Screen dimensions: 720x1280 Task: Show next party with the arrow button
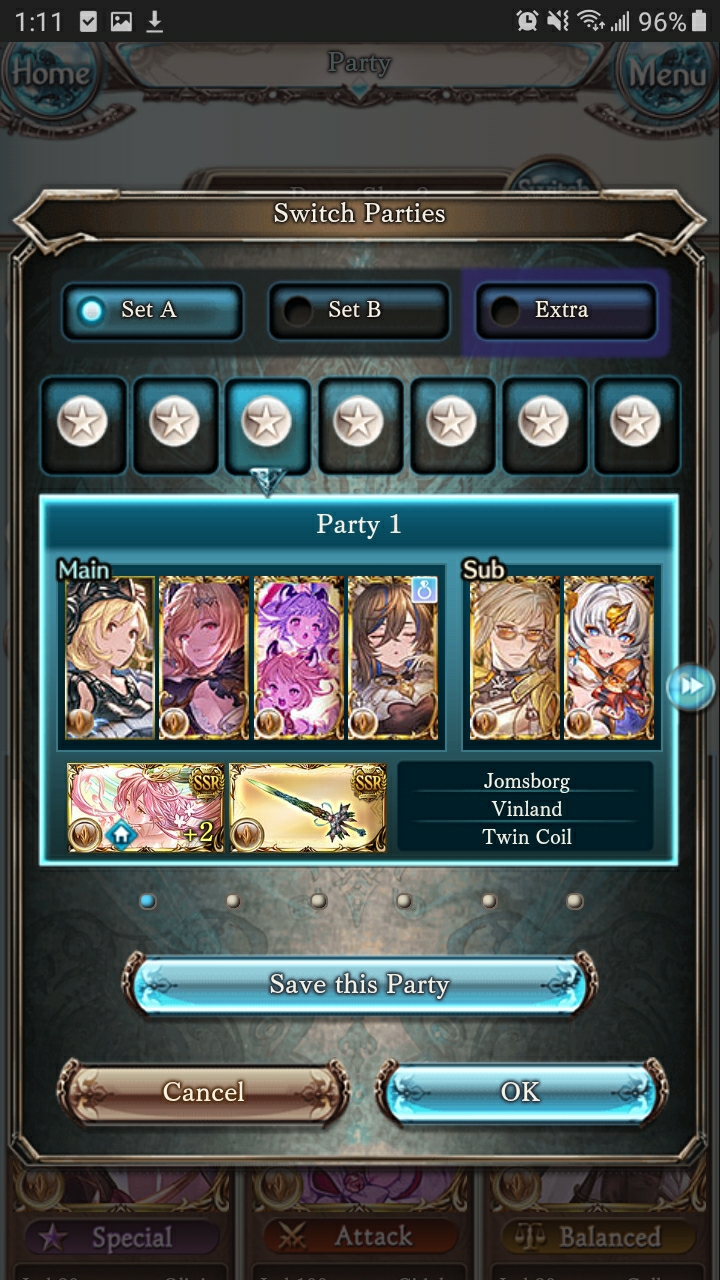pos(691,686)
